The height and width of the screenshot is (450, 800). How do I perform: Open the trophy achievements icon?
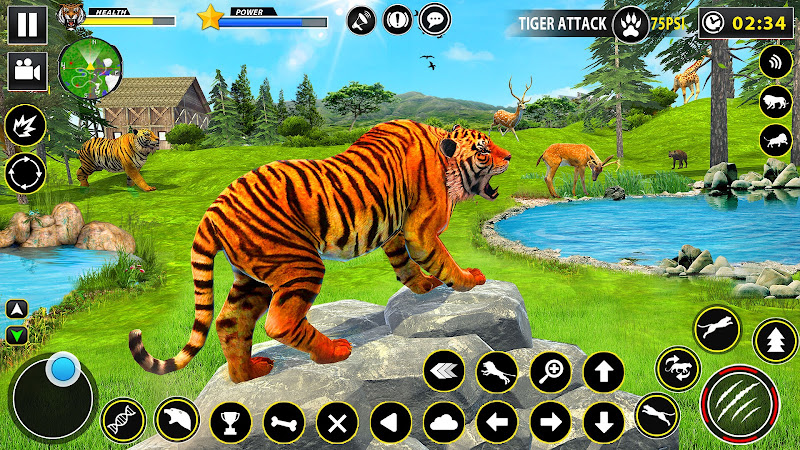click(231, 421)
